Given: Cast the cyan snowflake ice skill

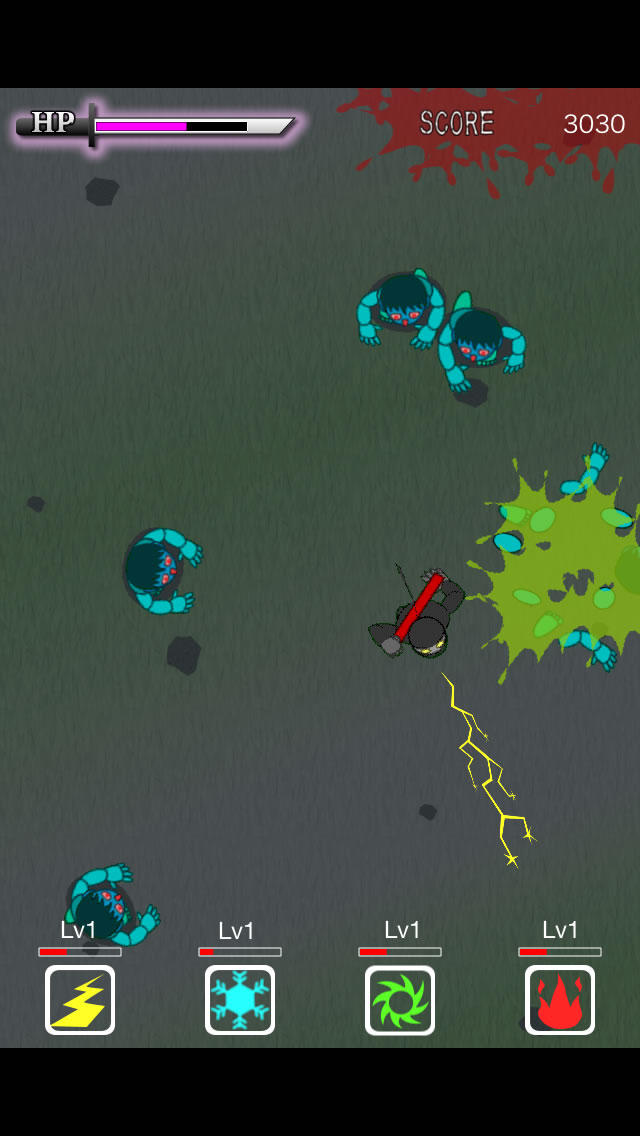Looking at the screenshot, I should (240, 999).
